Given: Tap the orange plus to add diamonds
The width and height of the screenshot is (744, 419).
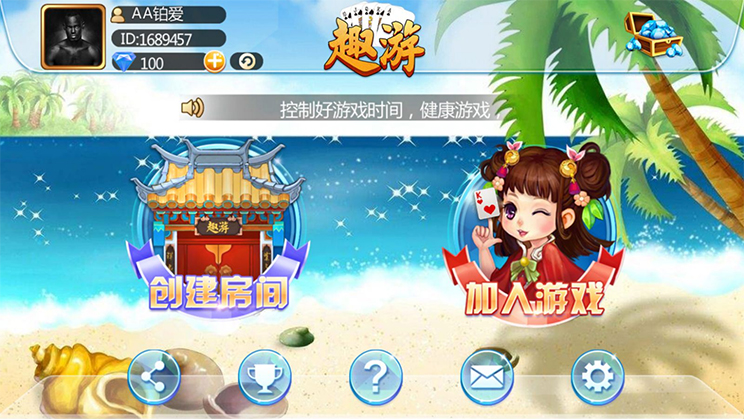Looking at the screenshot, I should click(214, 62).
